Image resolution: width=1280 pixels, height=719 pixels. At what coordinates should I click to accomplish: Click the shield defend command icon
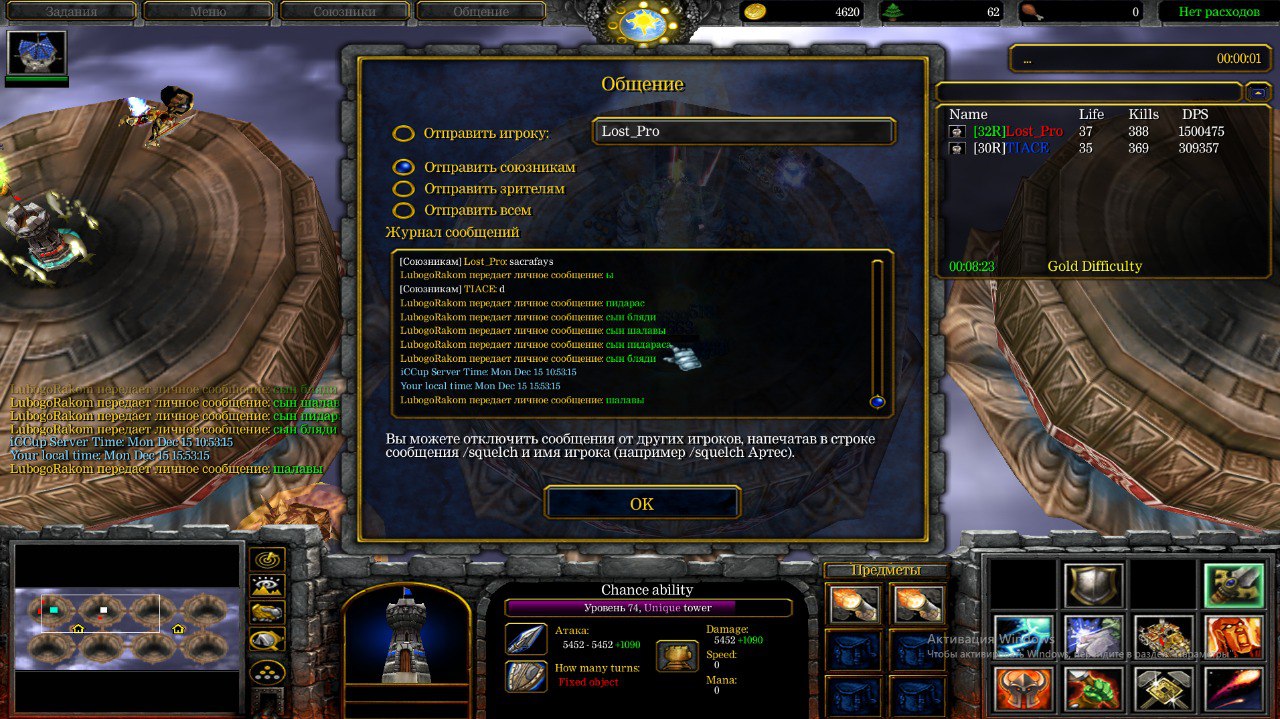[x=1093, y=585]
